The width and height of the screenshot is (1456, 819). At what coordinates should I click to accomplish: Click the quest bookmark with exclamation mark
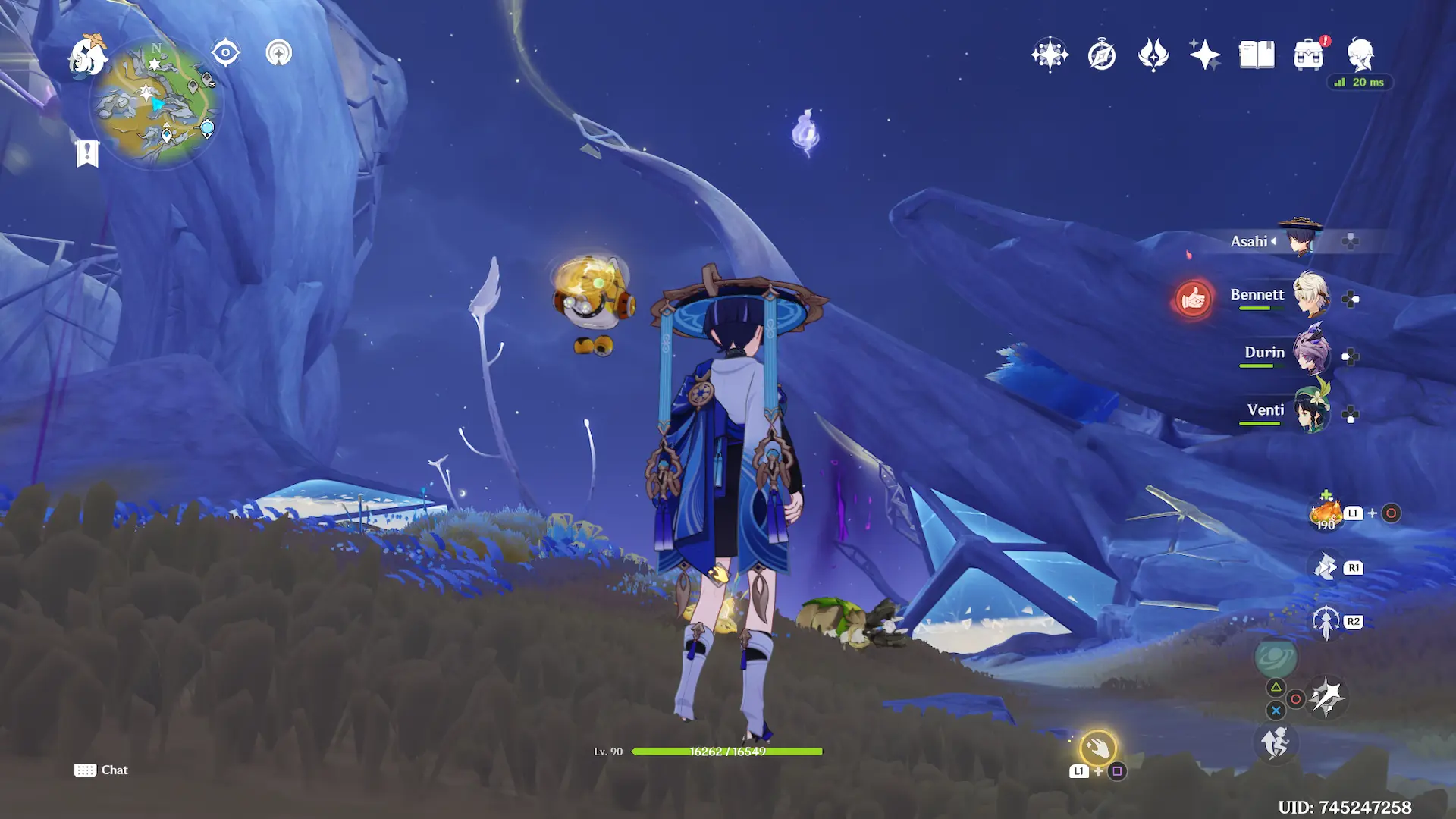[x=87, y=153]
